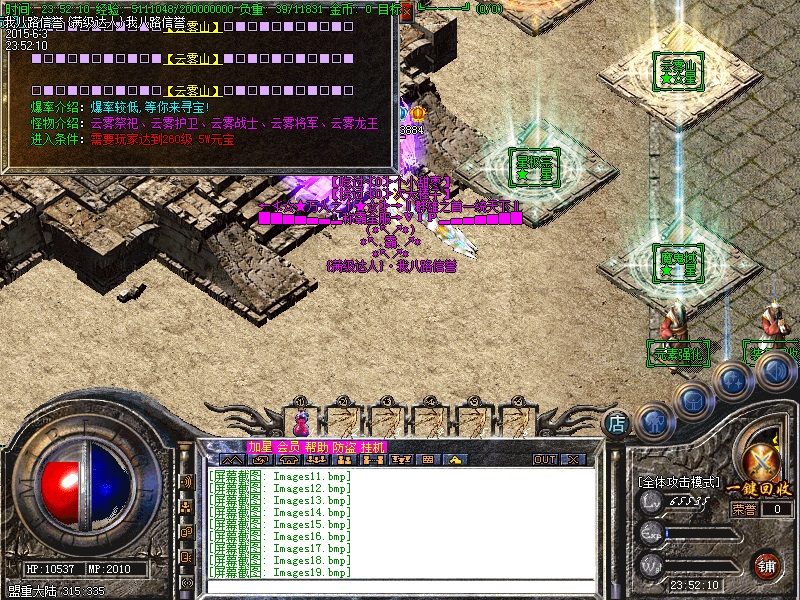Viewport: 800px width, 600px height.
Task: Click the mountain icon on chat toolbar
Action: (x=233, y=460)
